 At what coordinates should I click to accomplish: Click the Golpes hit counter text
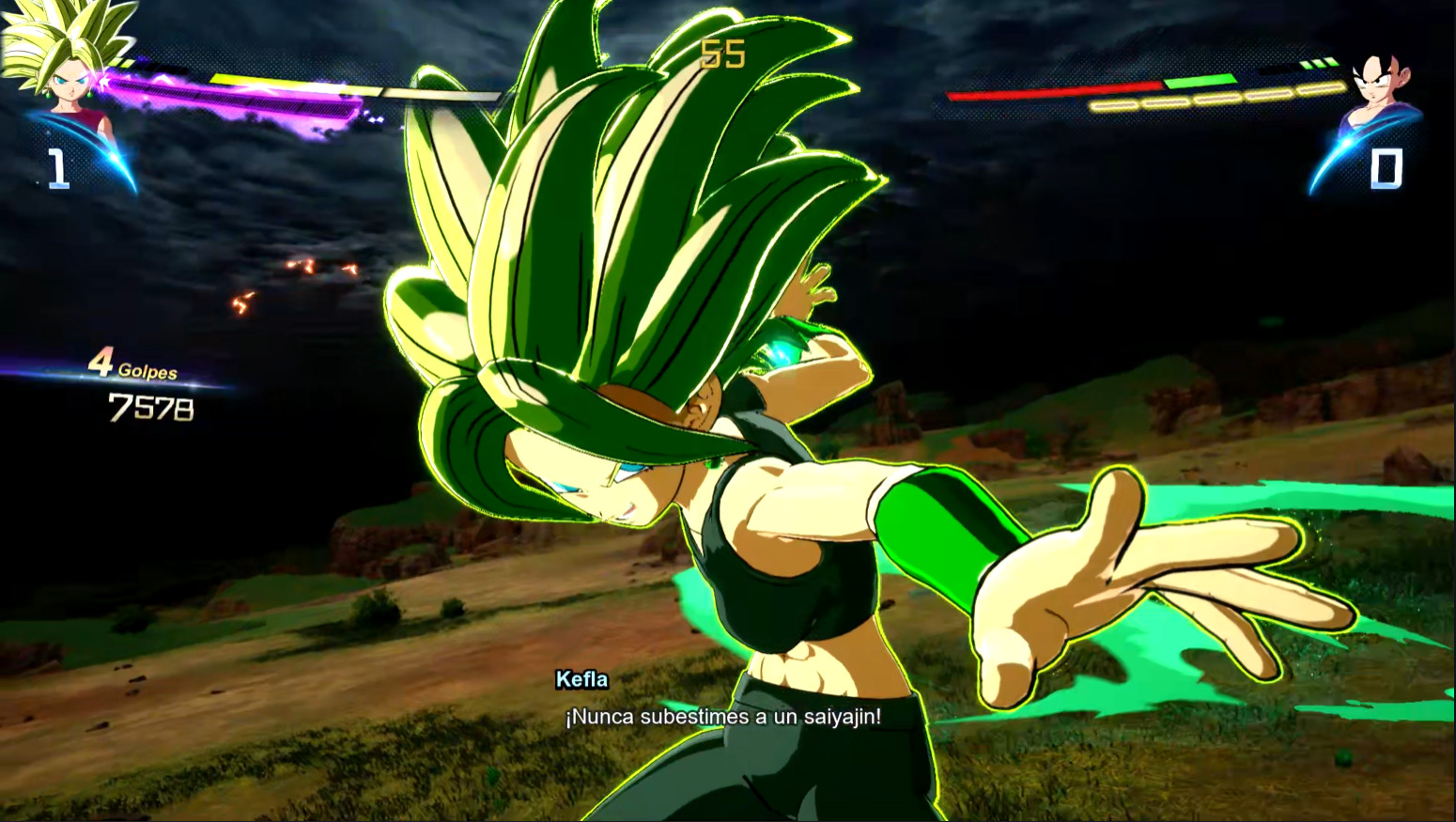[x=147, y=371]
